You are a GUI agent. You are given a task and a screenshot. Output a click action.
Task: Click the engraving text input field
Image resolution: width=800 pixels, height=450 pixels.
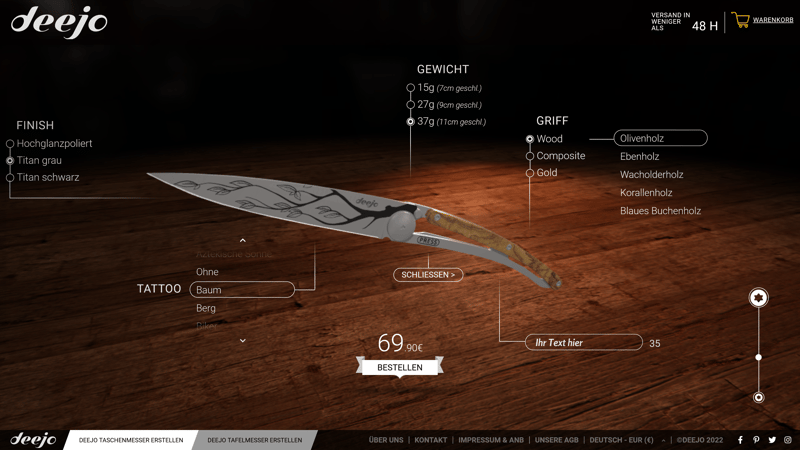[x=584, y=343]
